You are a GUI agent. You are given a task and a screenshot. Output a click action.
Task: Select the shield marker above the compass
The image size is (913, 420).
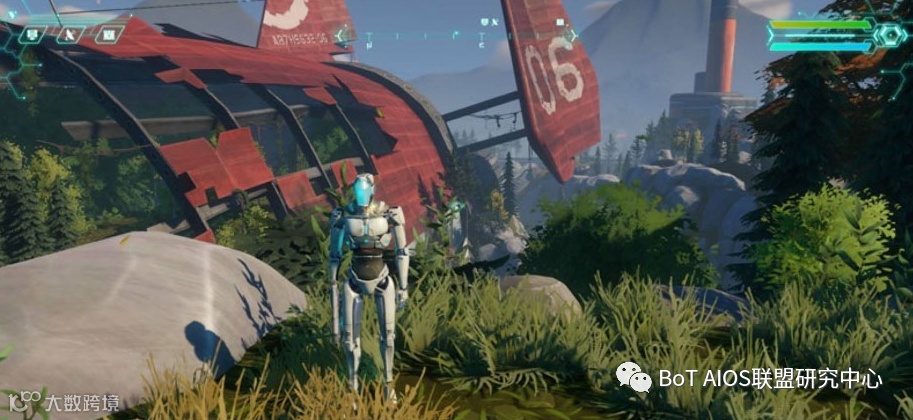pyautogui.click(x=485, y=20)
